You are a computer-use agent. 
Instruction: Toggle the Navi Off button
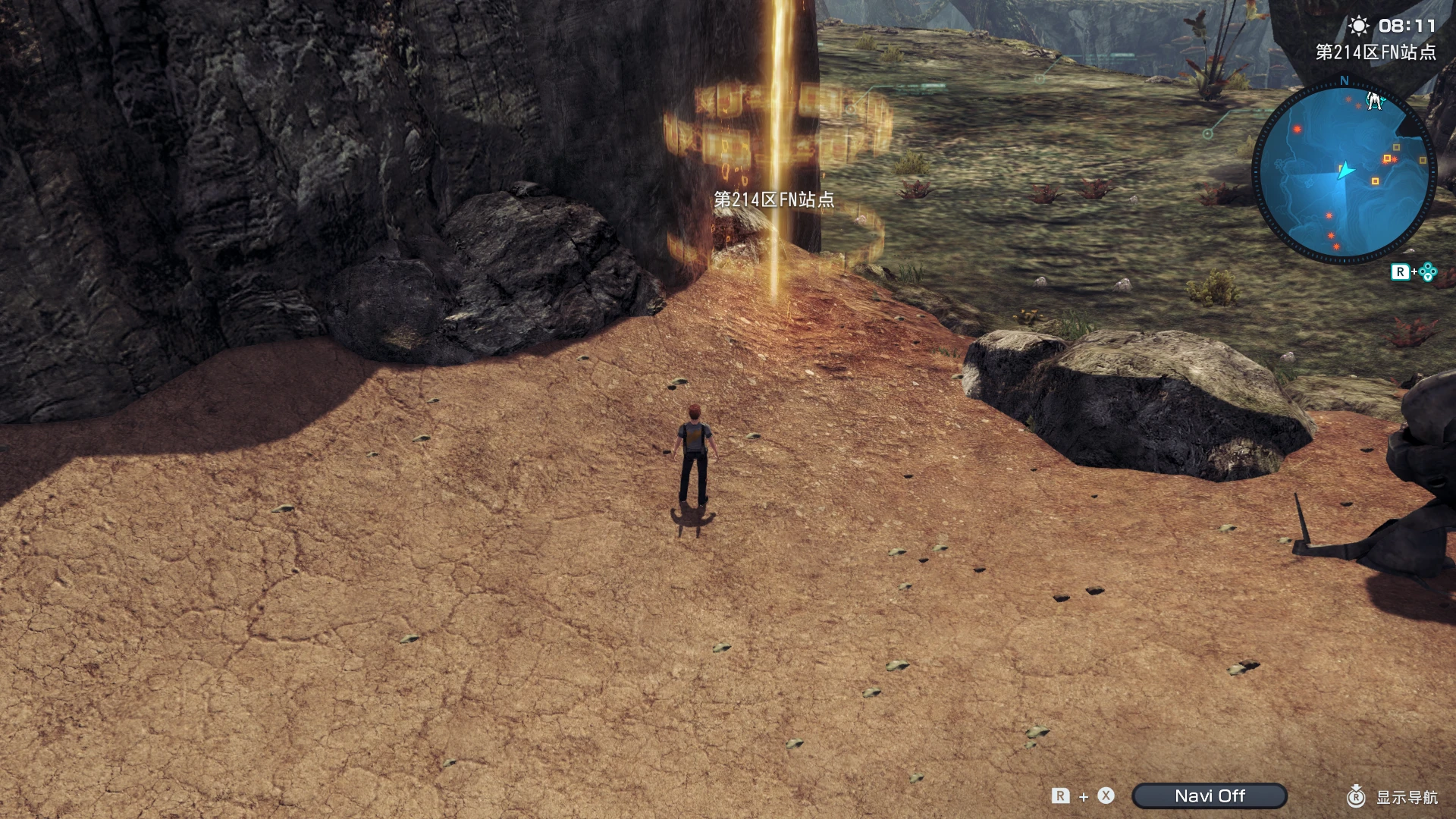coord(1210,795)
